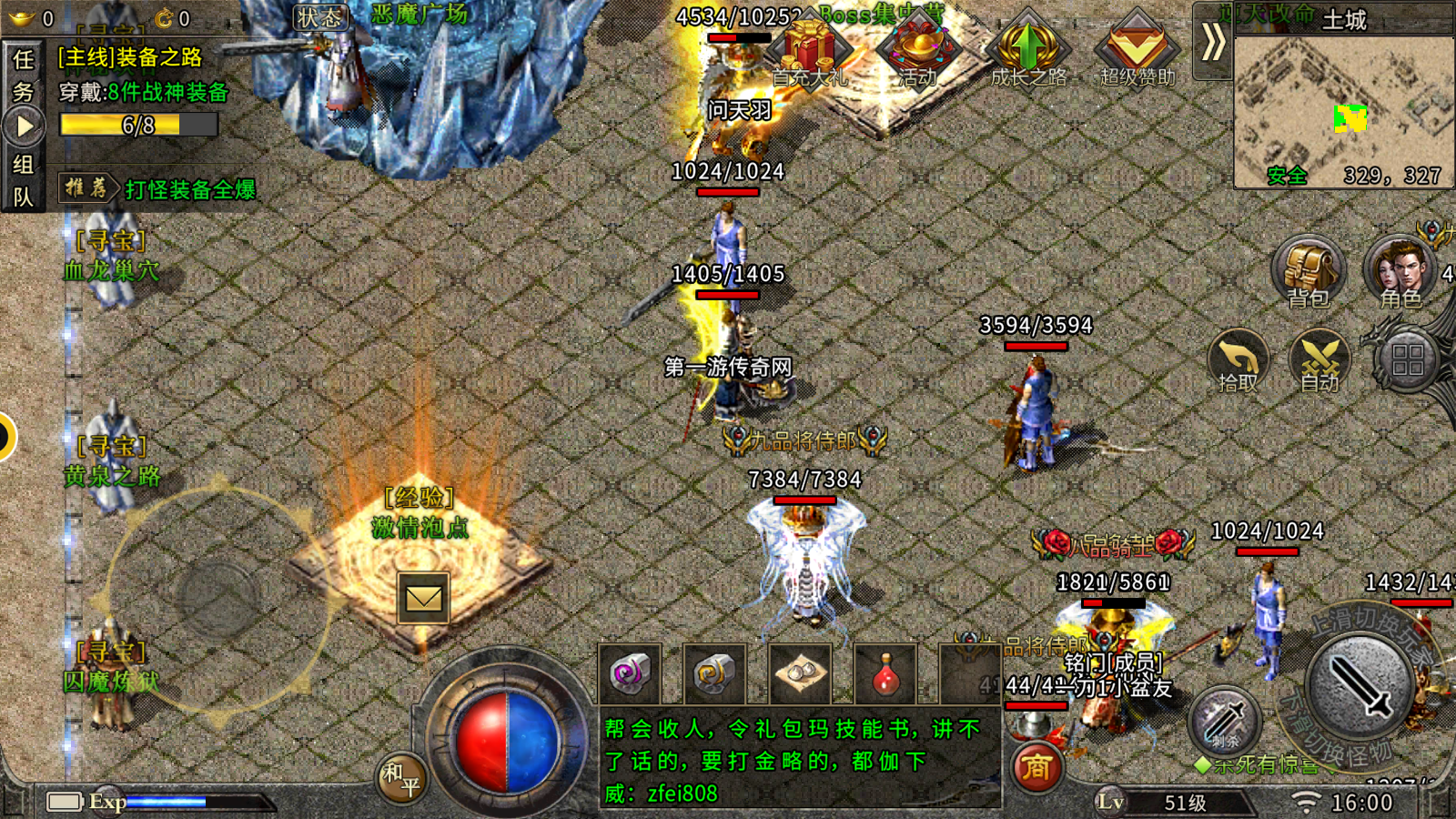Open the 角色 character sheet
The height and width of the screenshot is (819, 1456).
(x=1400, y=273)
